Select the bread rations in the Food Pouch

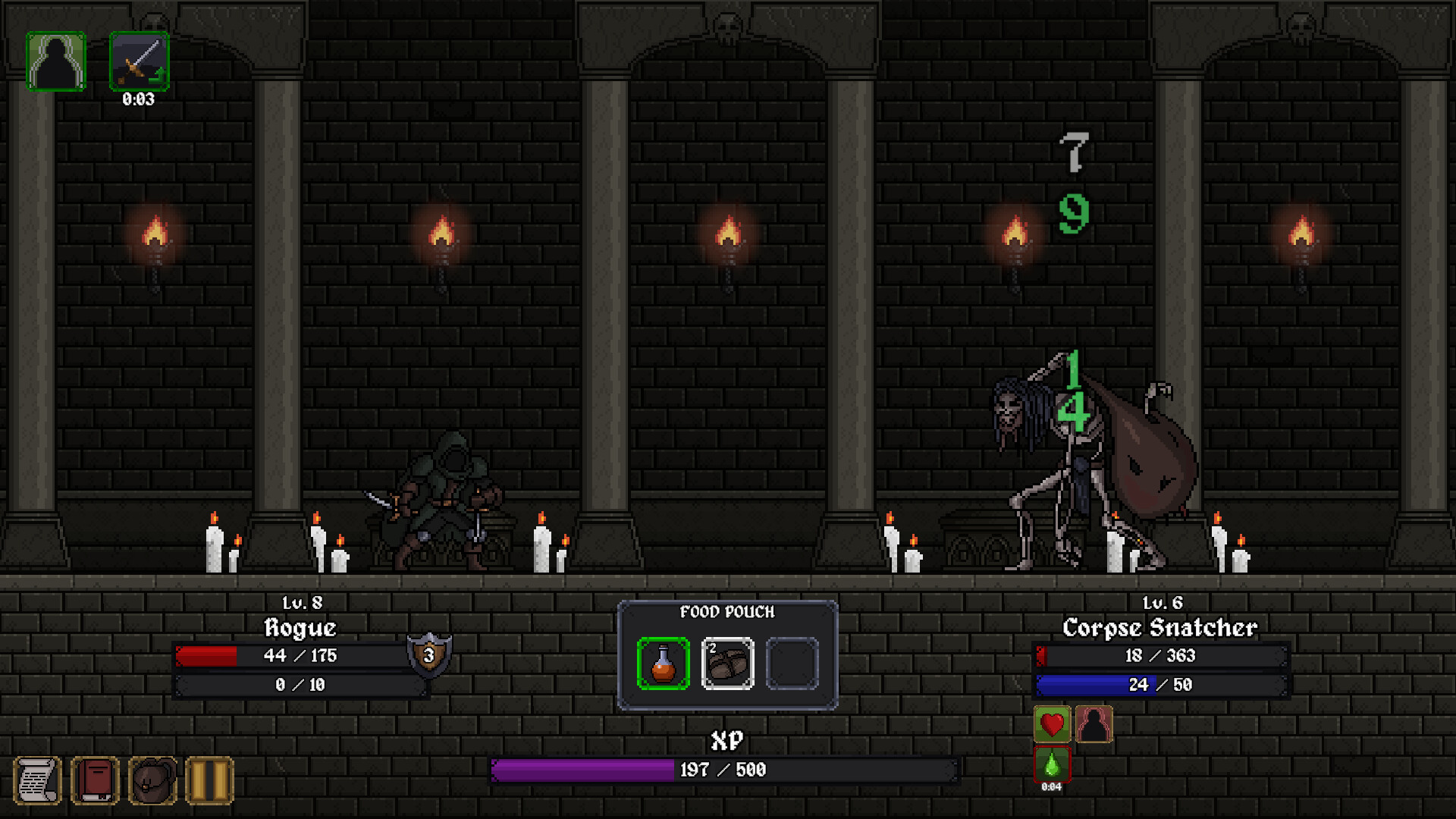726,661
